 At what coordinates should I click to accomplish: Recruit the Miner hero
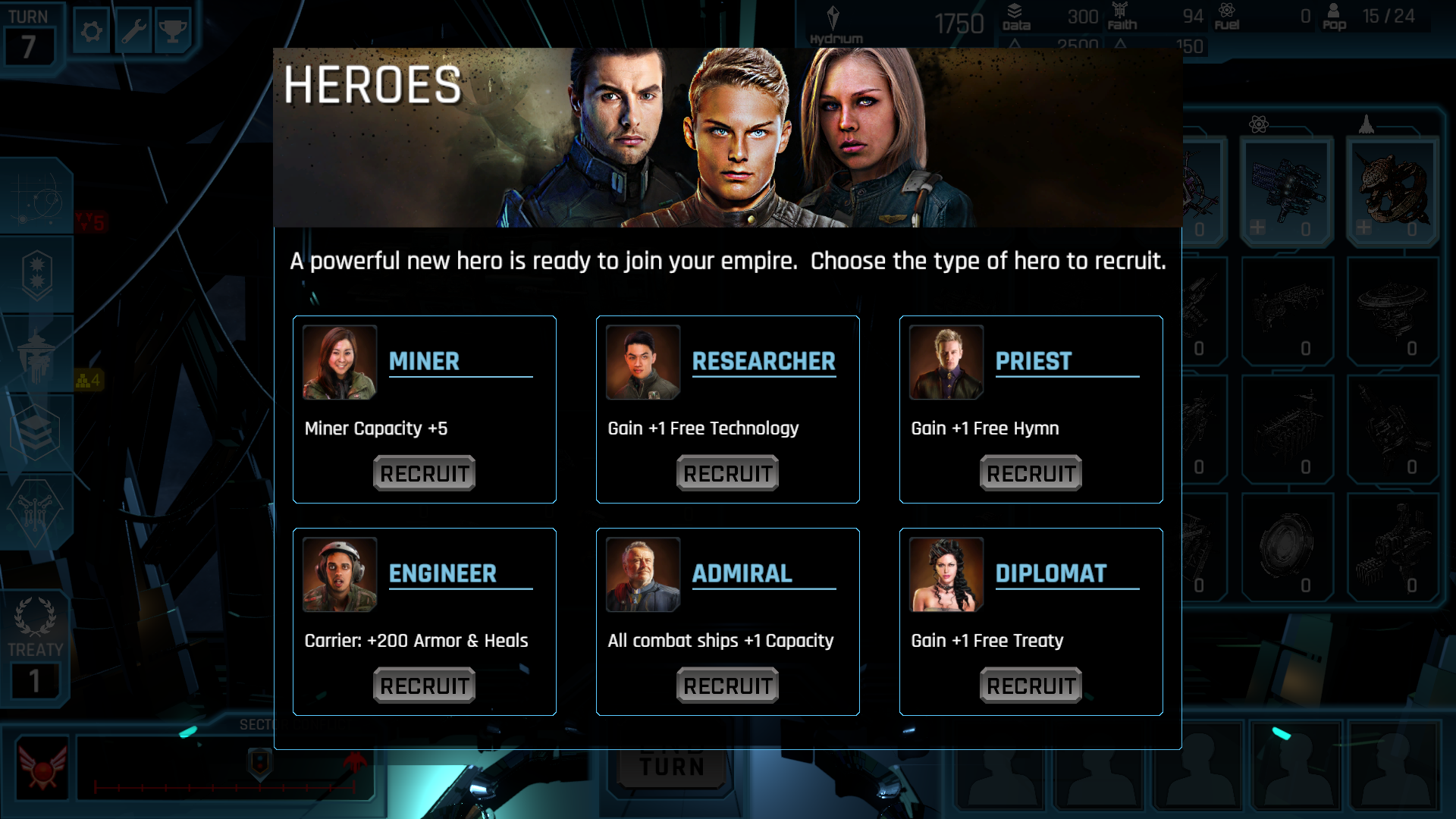tap(424, 473)
